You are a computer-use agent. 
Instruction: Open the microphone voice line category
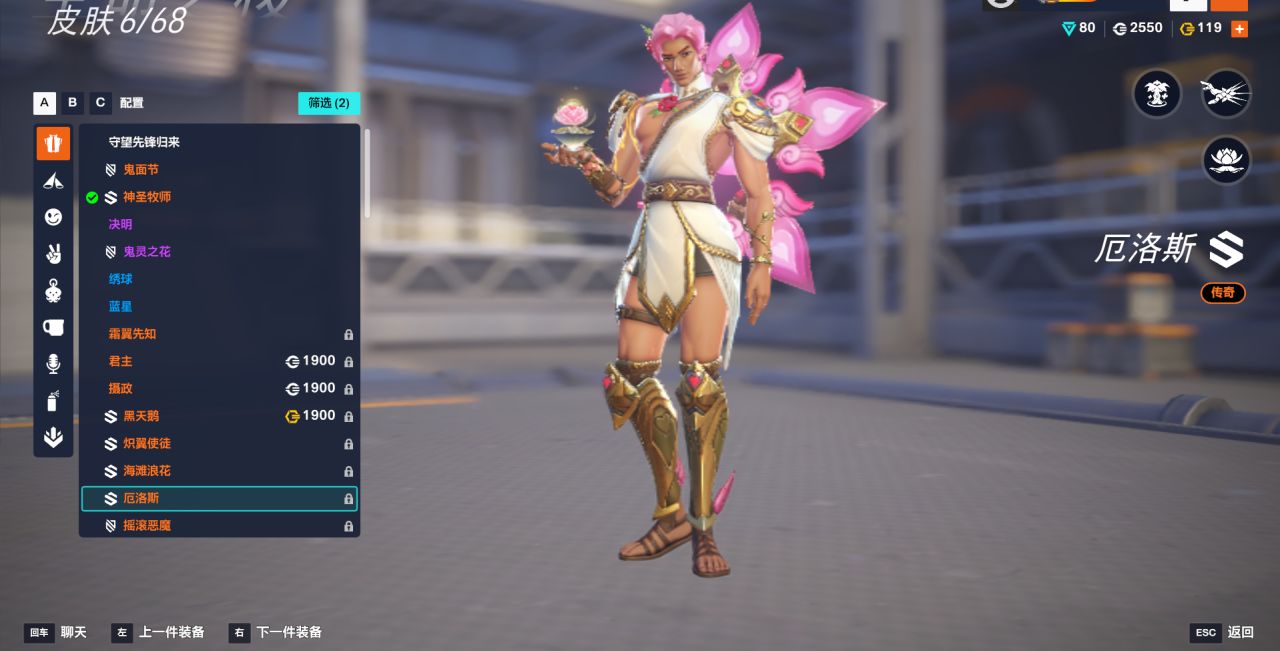(54, 364)
